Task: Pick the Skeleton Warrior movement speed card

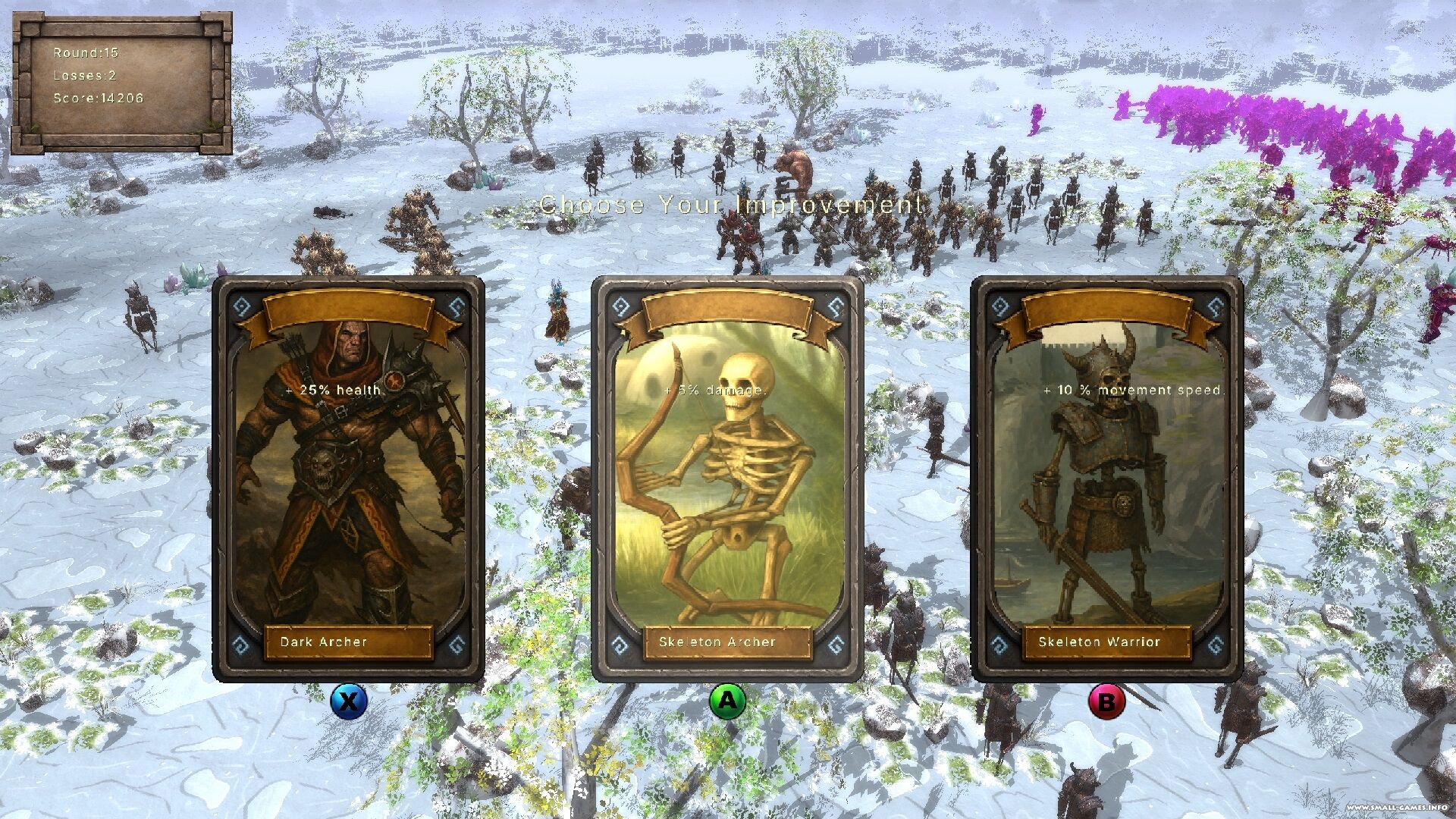Action: pyautogui.click(x=1106, y=479)
